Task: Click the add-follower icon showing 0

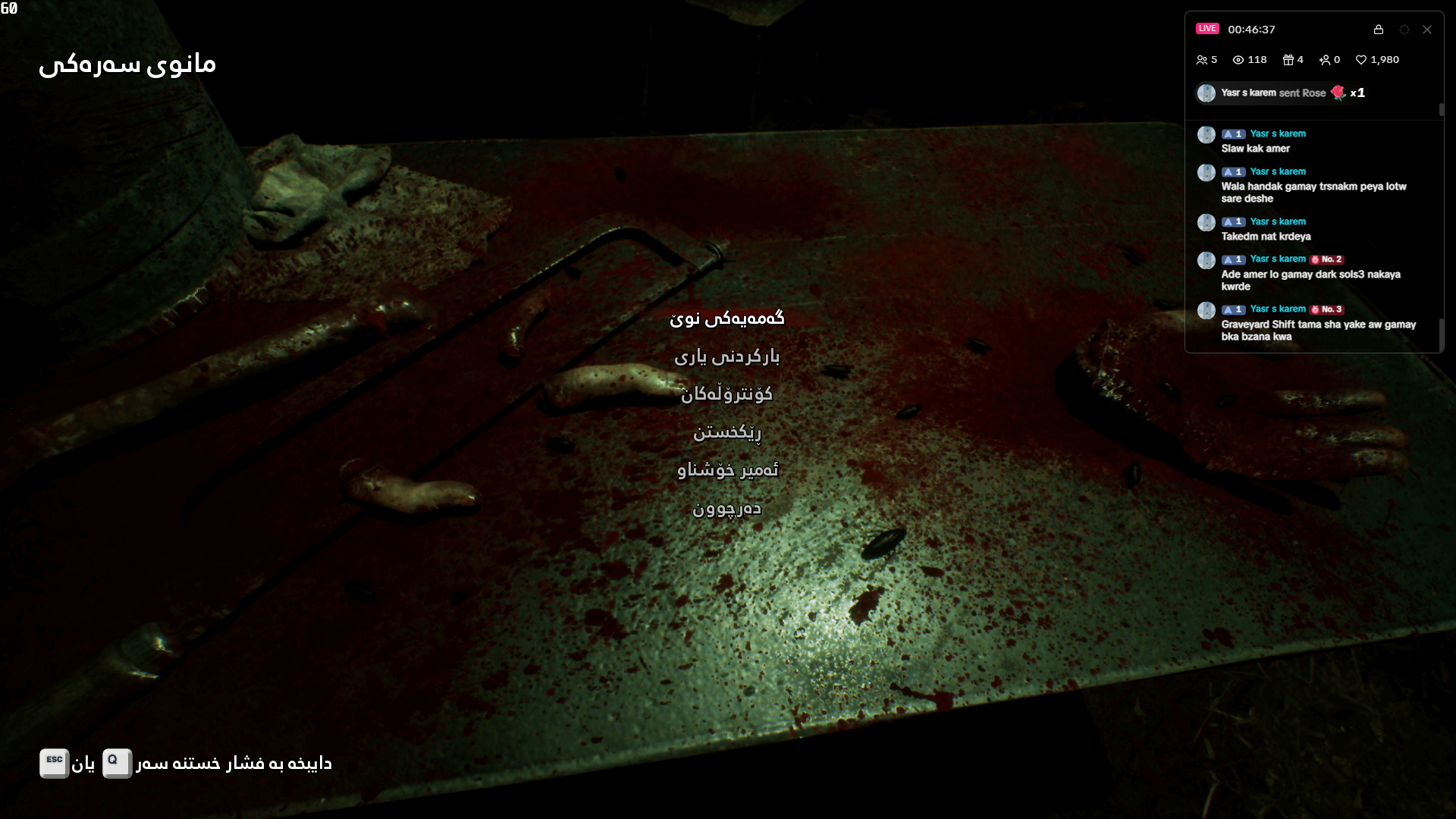Action: point(1326,59)
